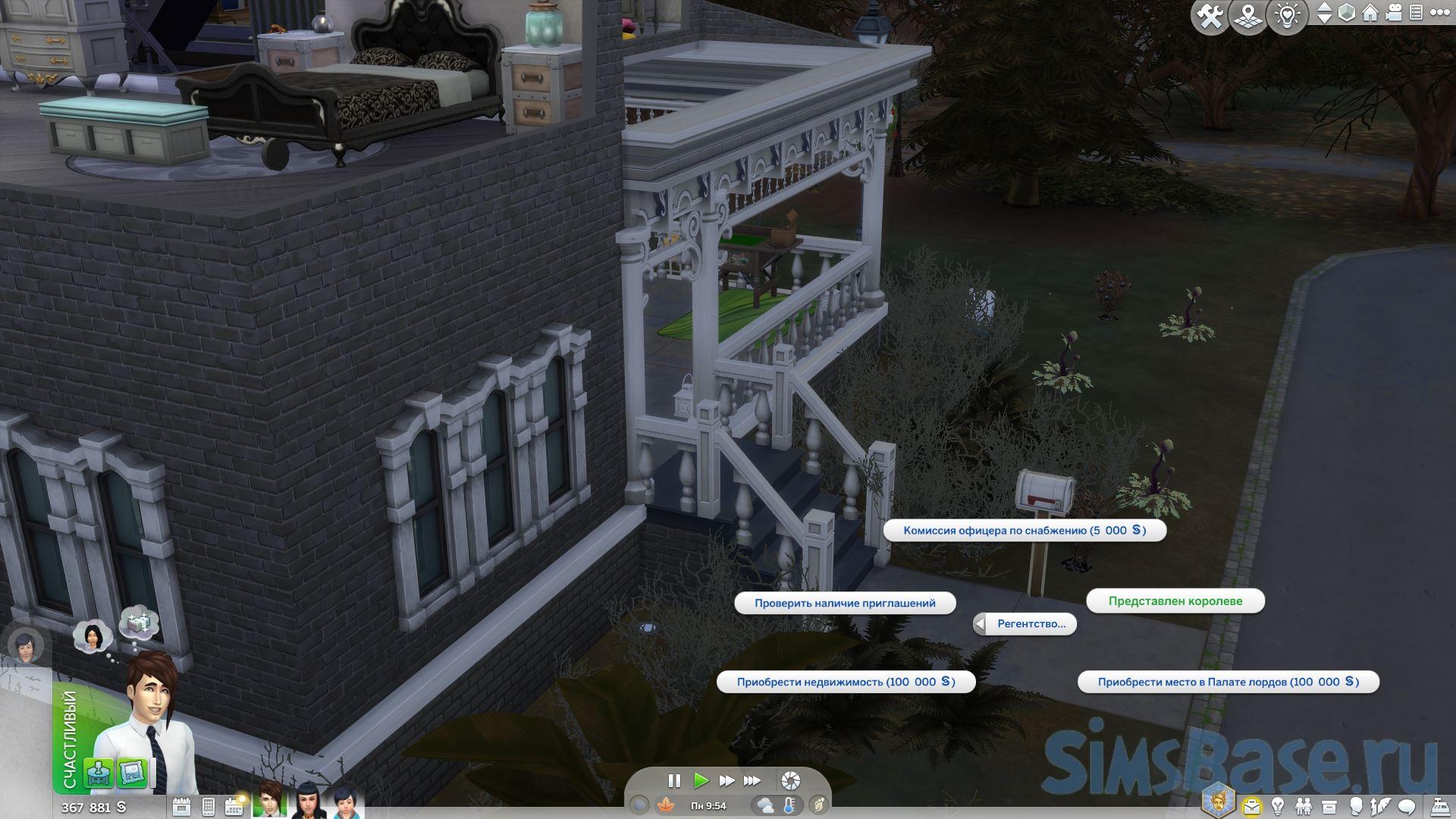The width and height of the screenshot is (1456, 819).
Task: Choose "Представлен королеве" option
Action: 1175,601
